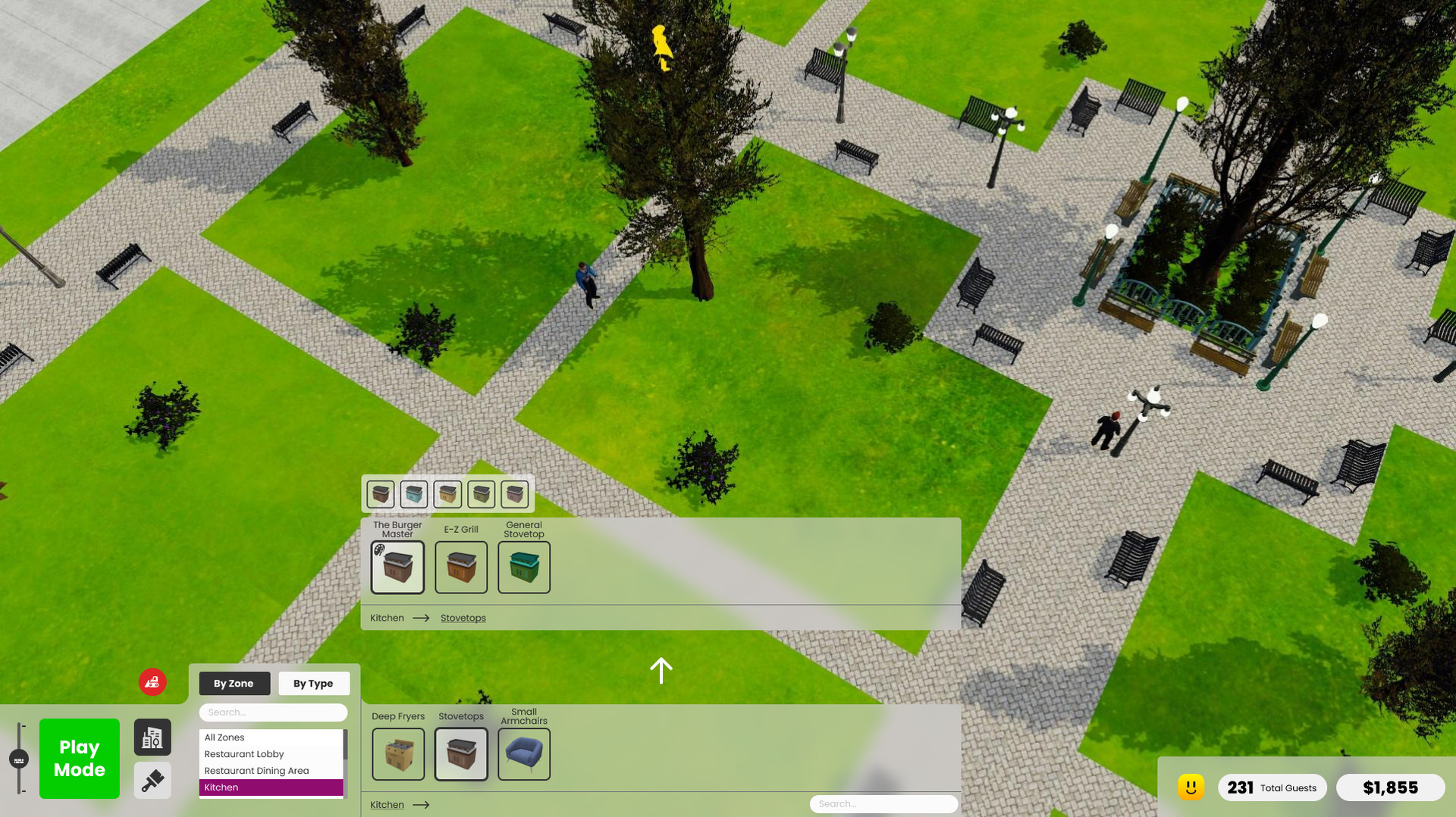The height and width of the screenshot is (817, 1456).
Task: Switch filtering to By Zone
Action: click(x=234, y=683)
